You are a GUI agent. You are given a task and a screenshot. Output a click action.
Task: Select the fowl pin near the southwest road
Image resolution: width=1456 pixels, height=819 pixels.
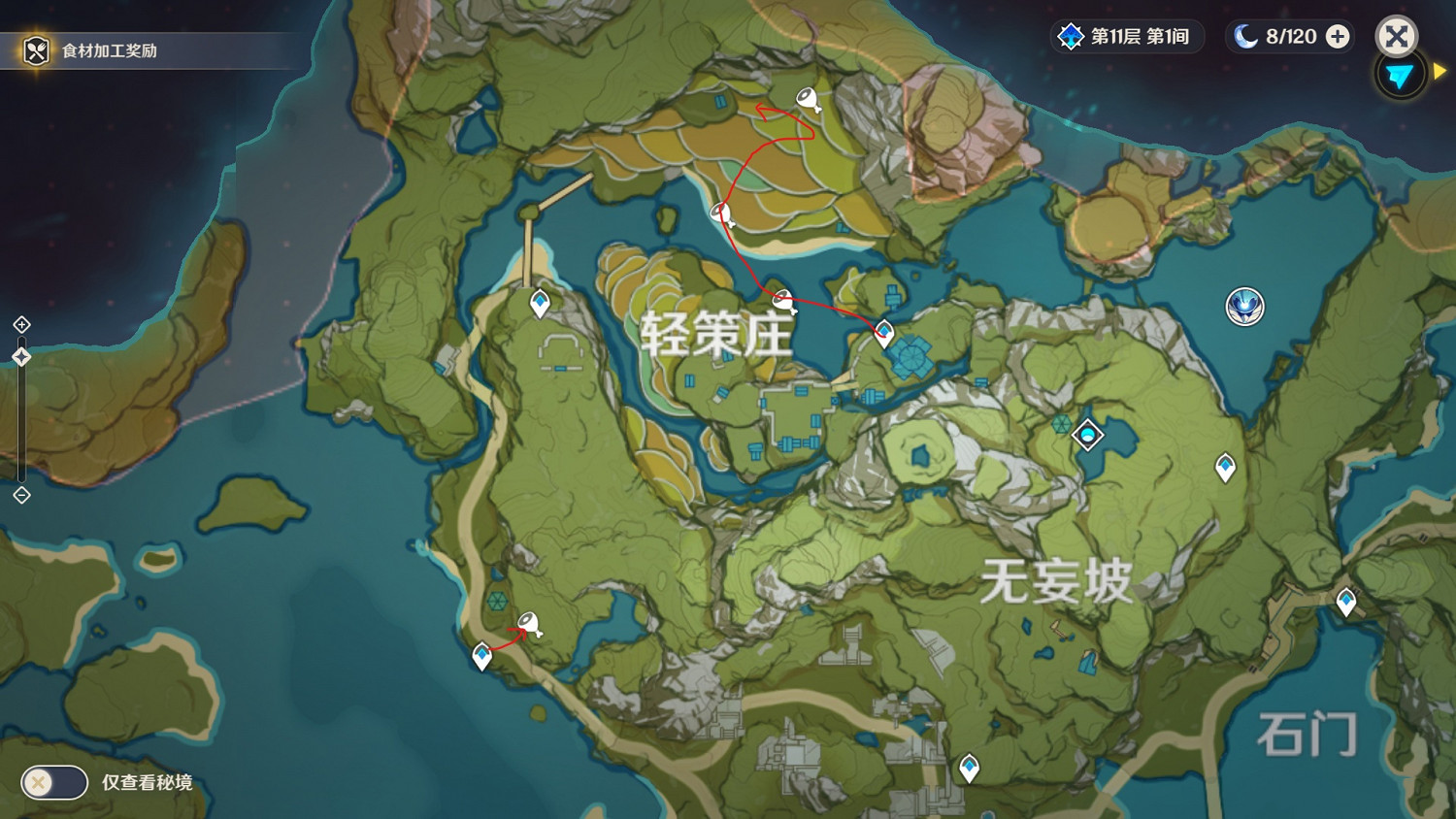(x=529, y=622)
